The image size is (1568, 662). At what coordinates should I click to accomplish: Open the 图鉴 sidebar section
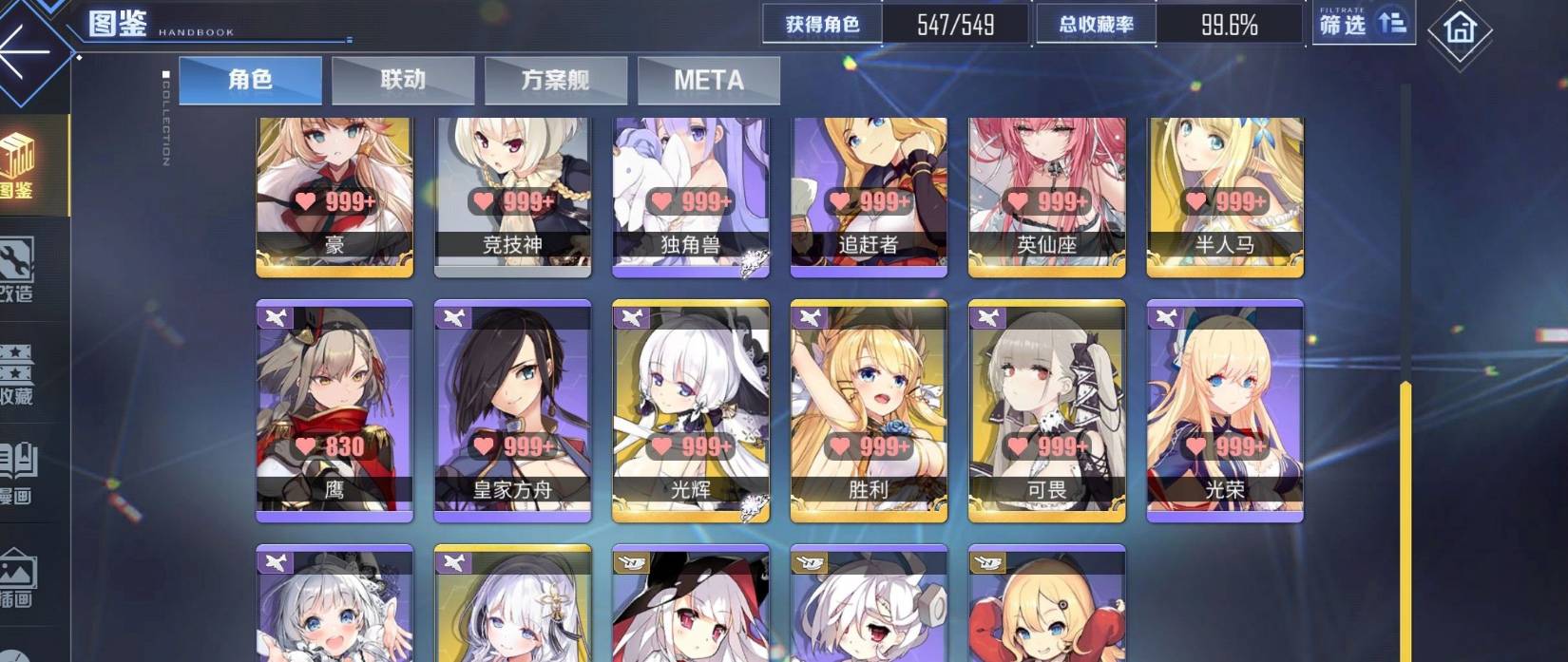(x=21, y=166)
